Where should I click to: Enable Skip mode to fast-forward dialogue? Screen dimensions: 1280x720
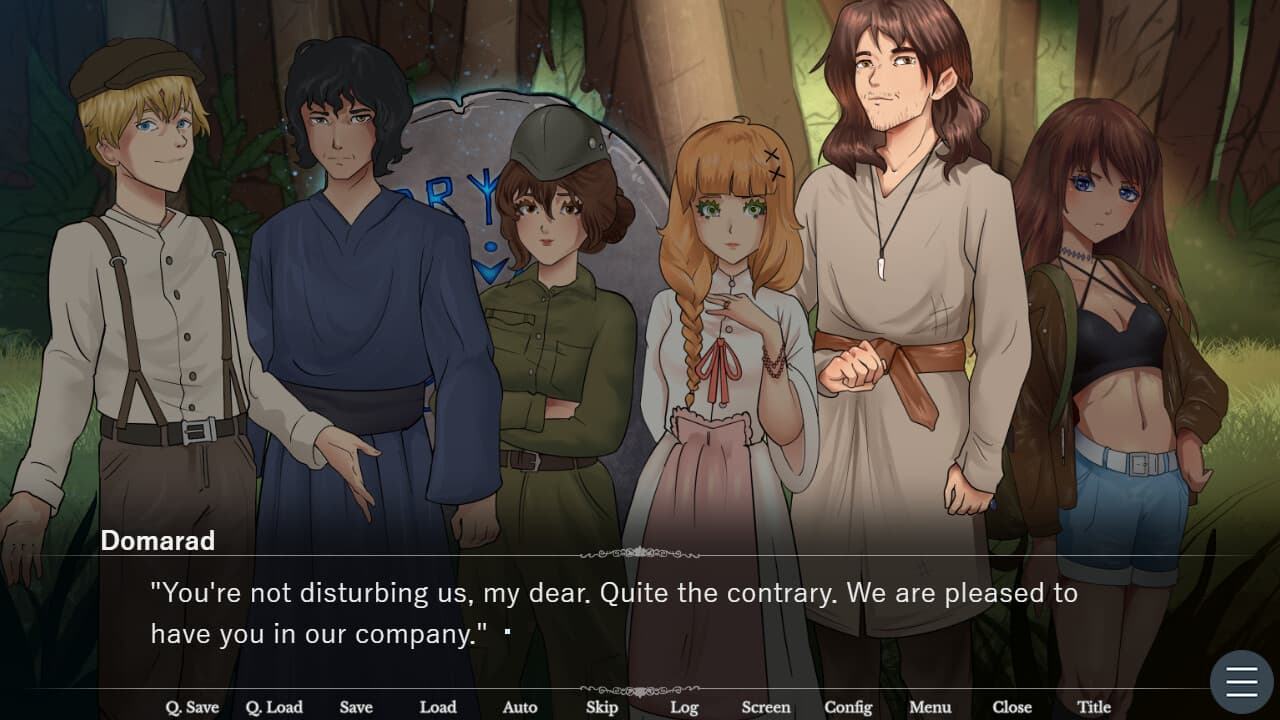pos(600,707)
